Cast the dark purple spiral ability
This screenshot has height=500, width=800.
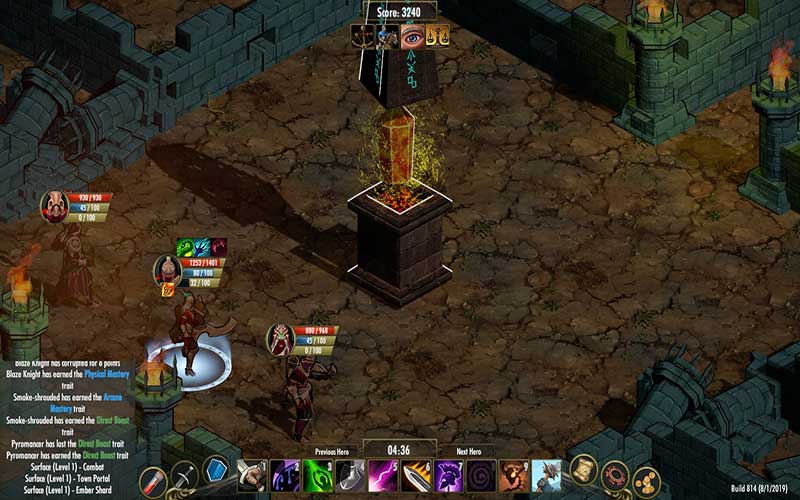(481, 475)
